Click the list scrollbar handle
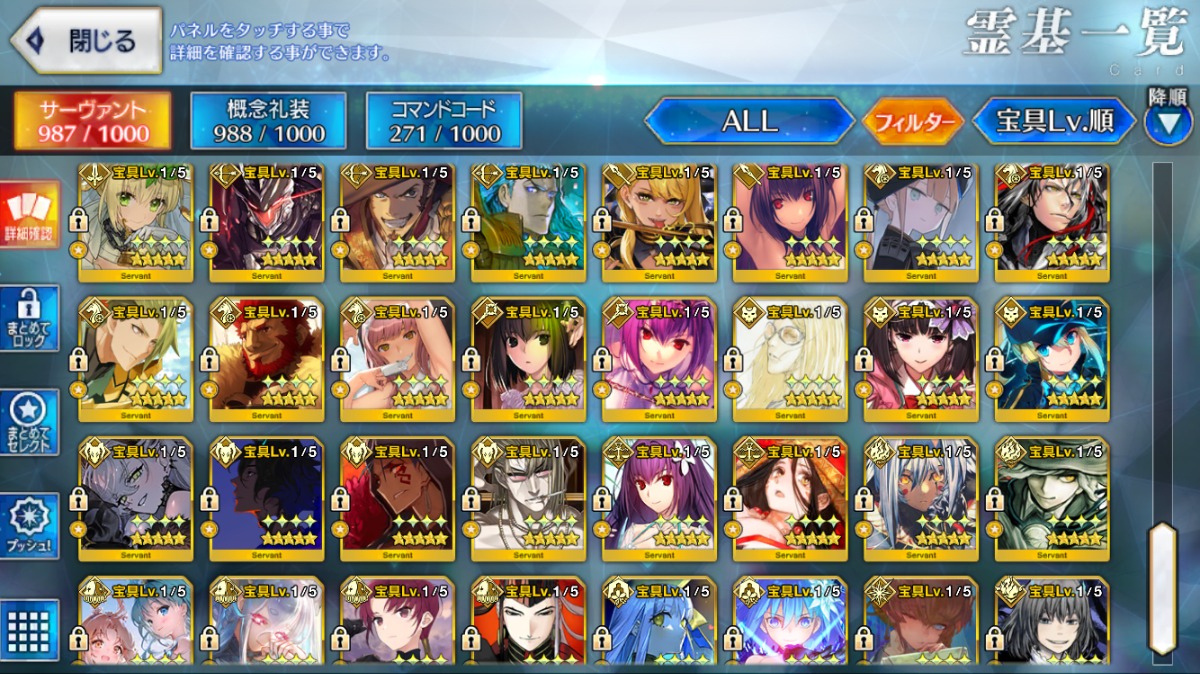 (x=1162, y=588)
